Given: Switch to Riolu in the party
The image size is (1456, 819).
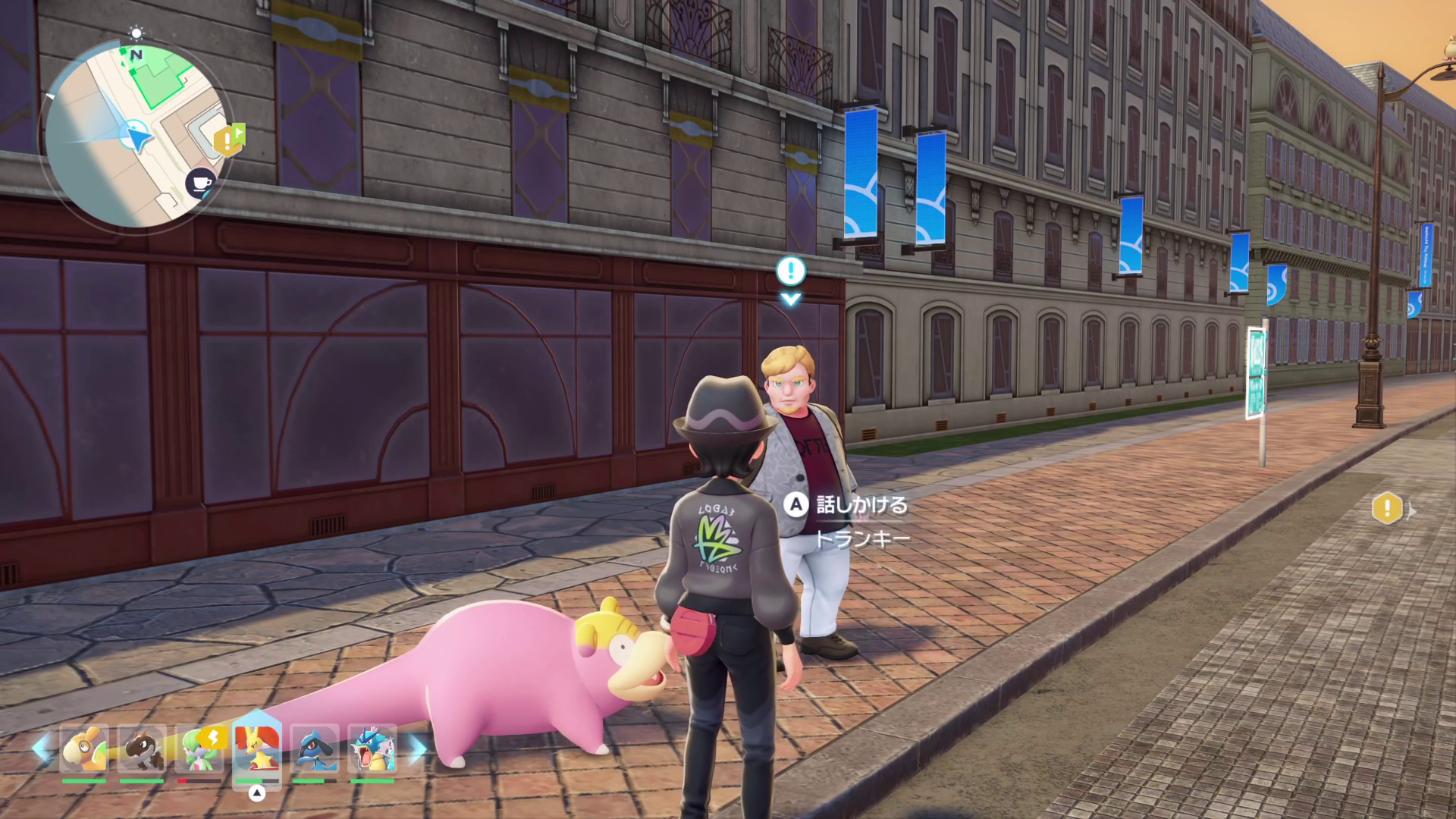Looking at the screenshot, I should 315,749.
